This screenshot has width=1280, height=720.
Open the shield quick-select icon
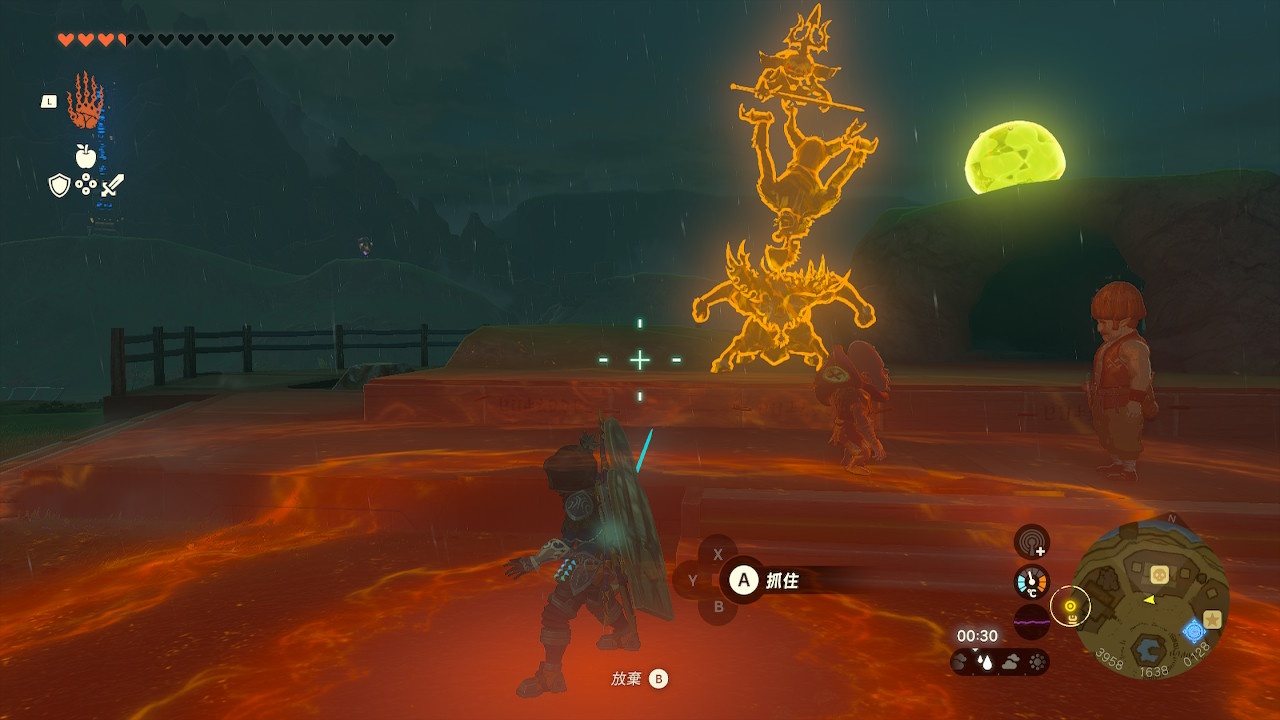tap(59, 185)
